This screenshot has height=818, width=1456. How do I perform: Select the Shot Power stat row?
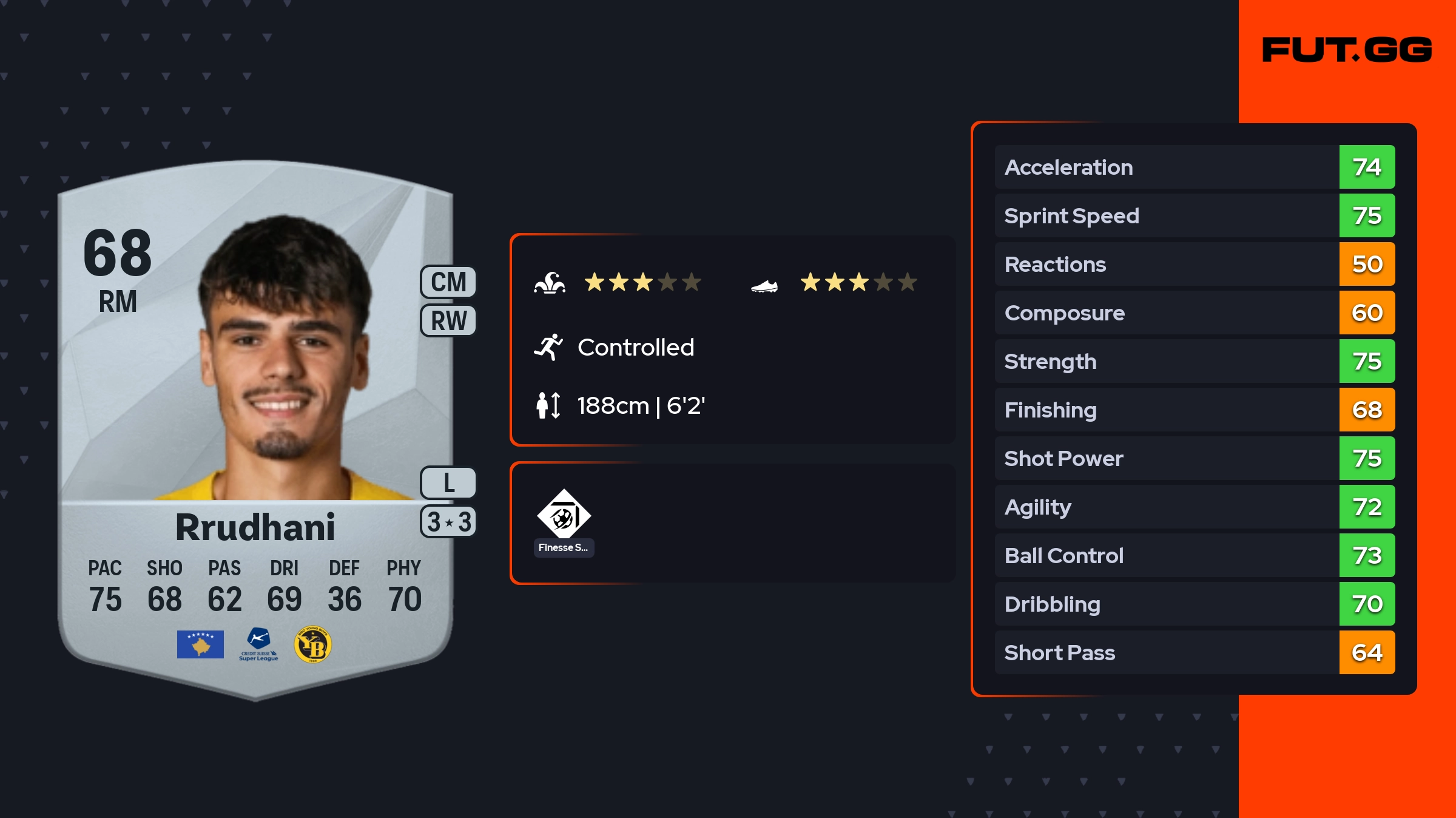click(x=1194, y=458)
